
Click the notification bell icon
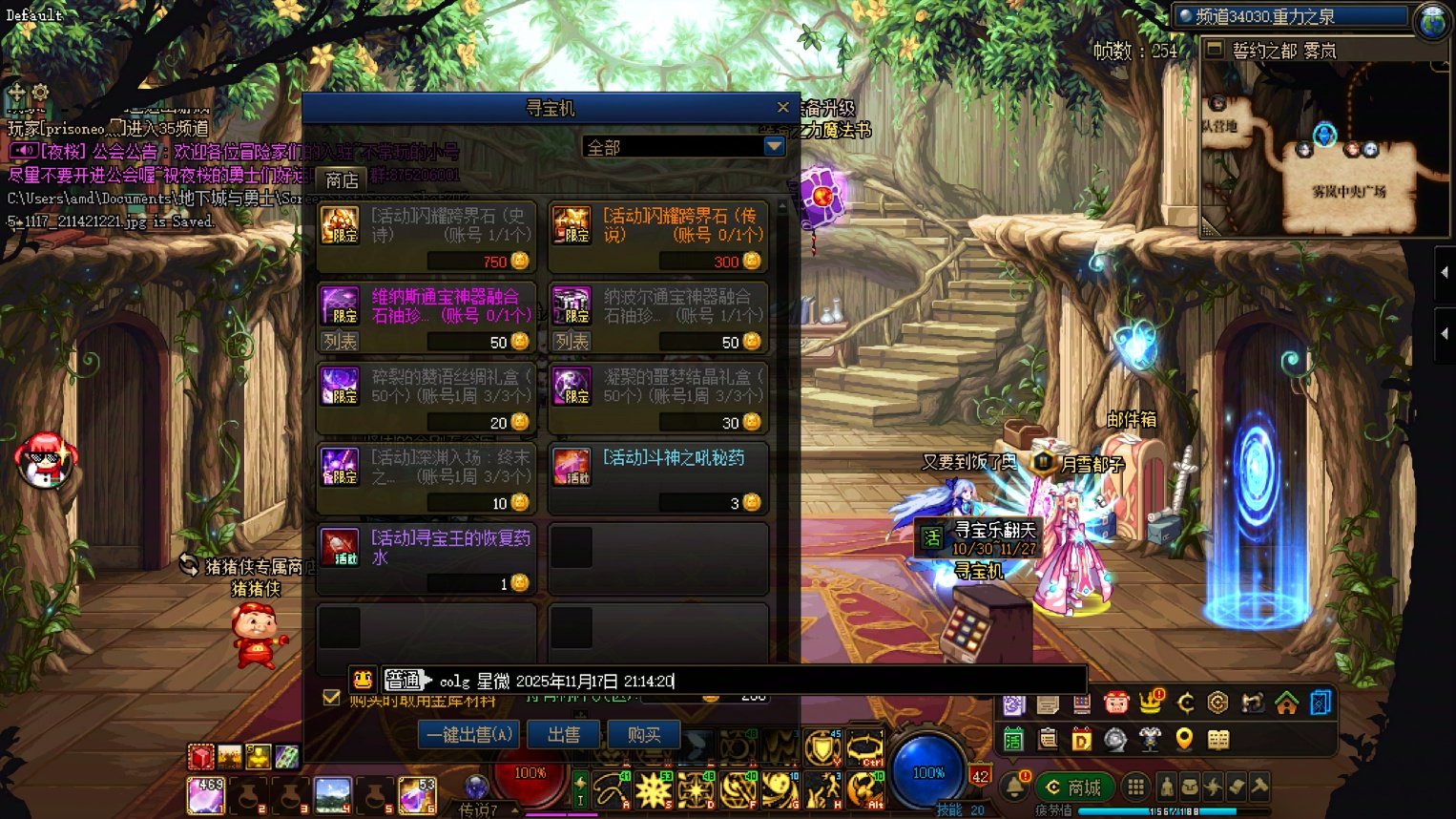pyautogui.click(x=1013, y=787)
